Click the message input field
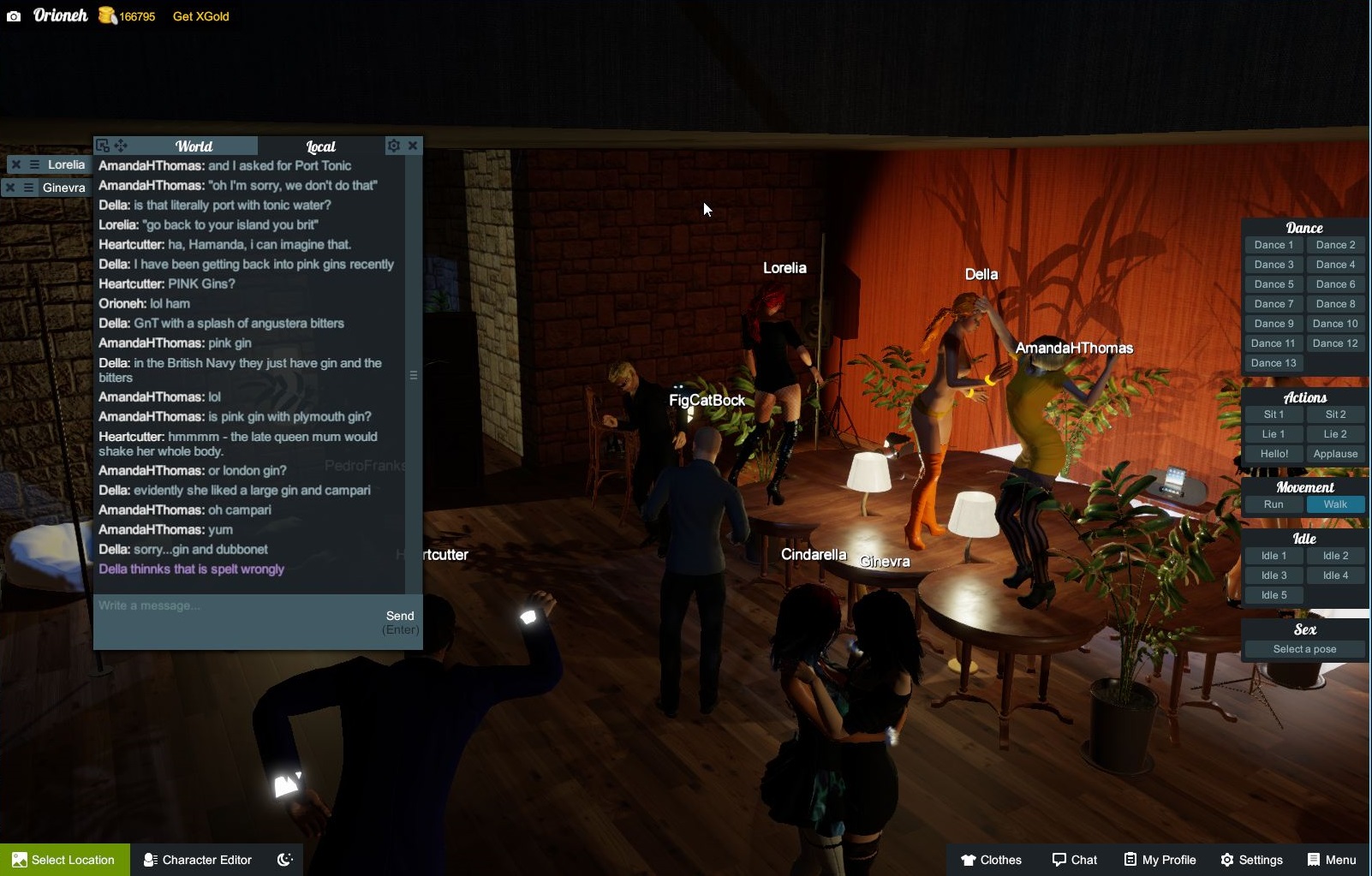This screenshot has height=876, width=1372. pos(236,606)
